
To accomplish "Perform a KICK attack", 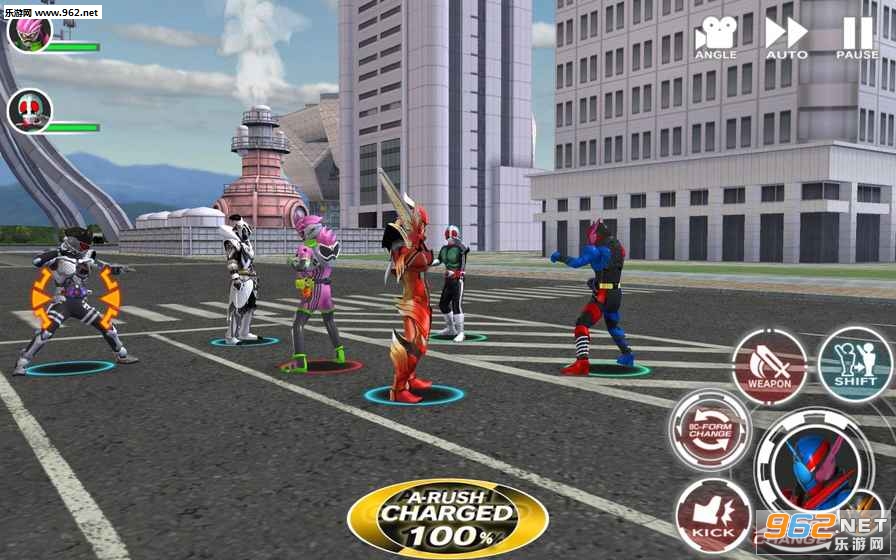I will (x=713, y=515).
